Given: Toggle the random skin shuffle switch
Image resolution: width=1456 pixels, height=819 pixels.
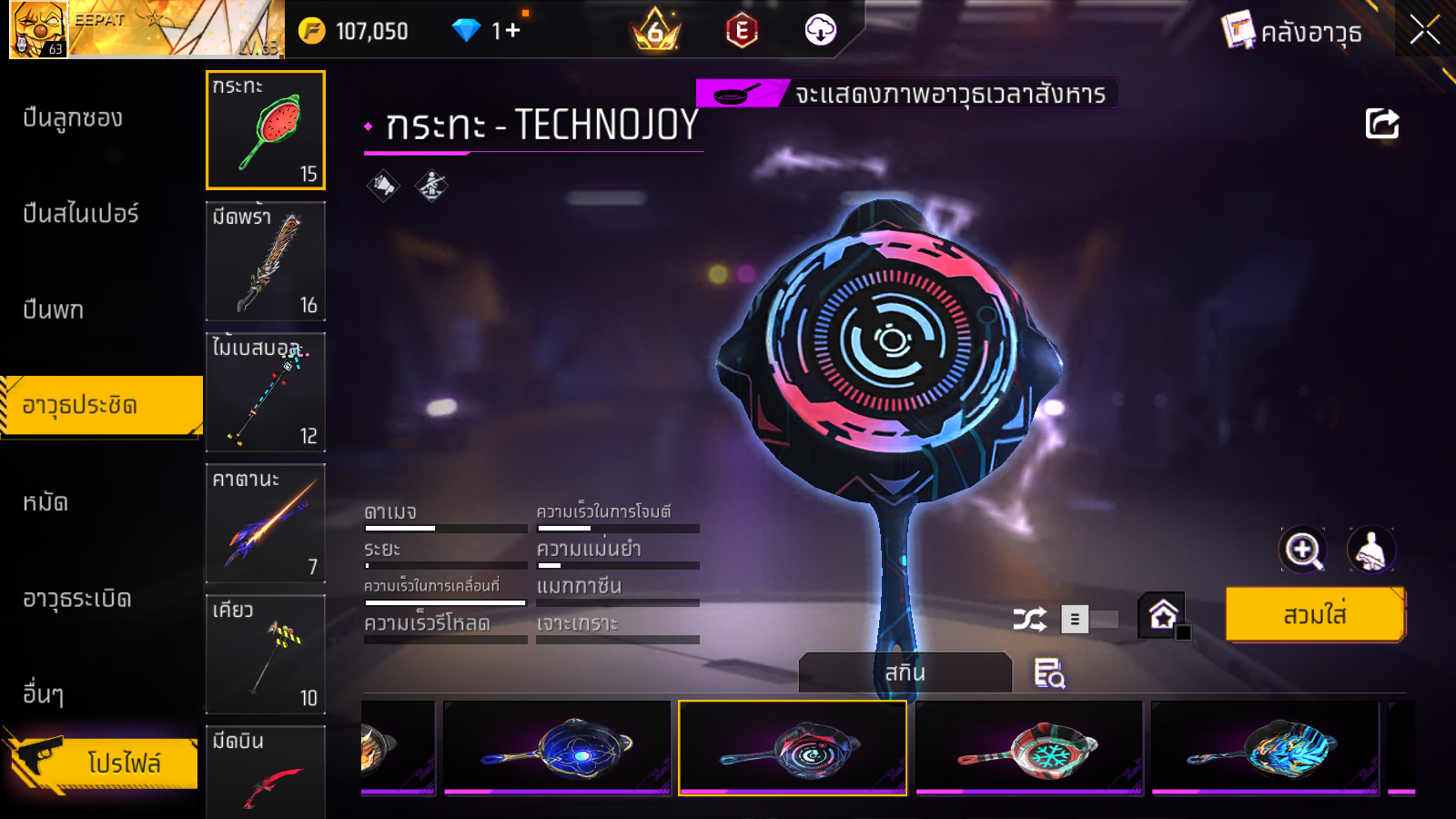Looking at the screenshot, I should pos(1090,620).
